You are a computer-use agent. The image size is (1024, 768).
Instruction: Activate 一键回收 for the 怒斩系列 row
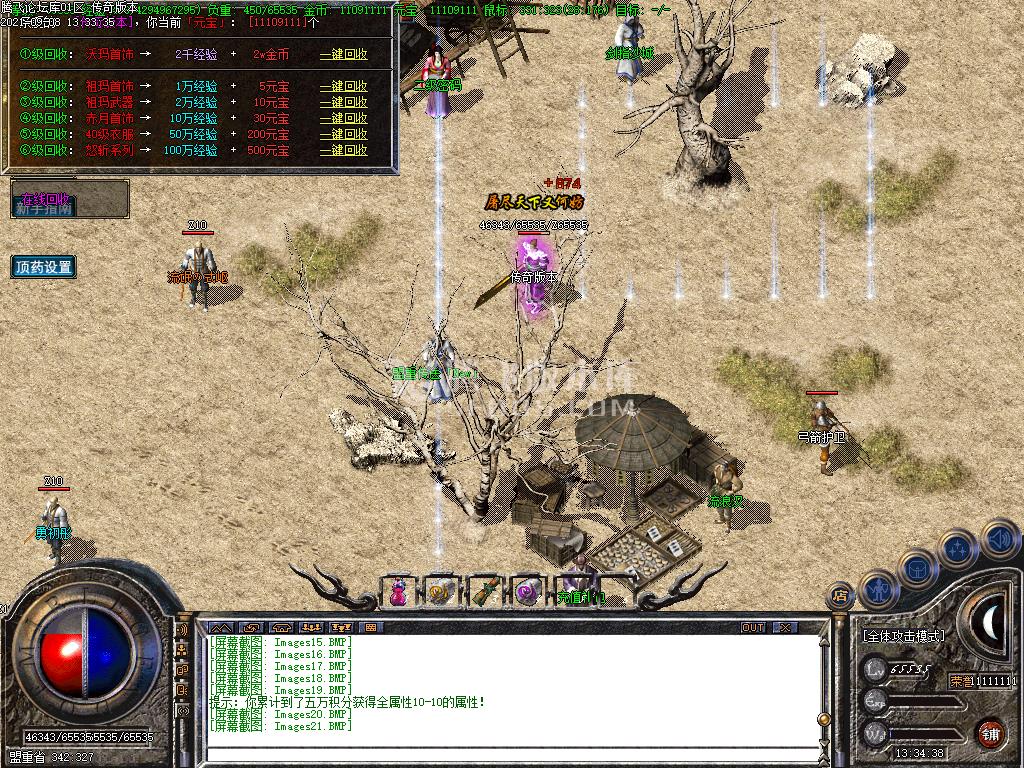[x=343, y=150]
